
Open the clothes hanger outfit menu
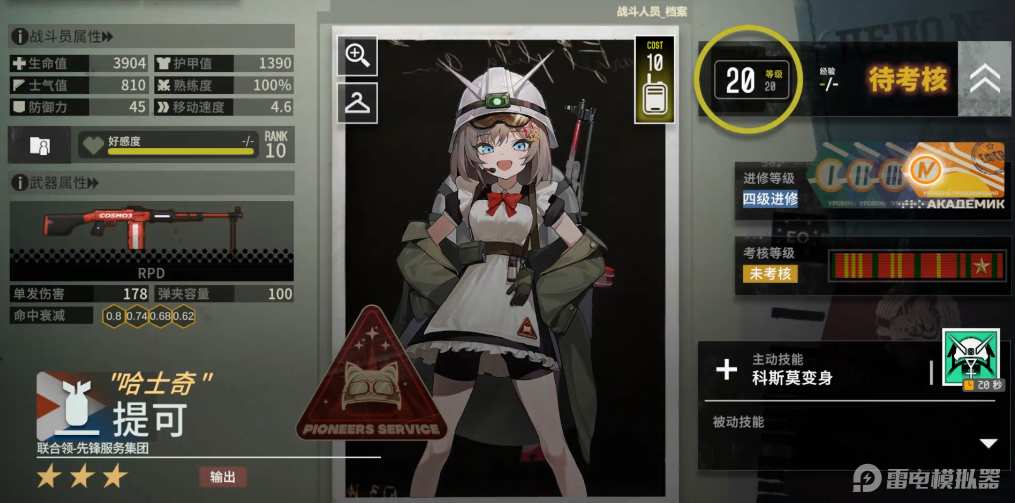tap(358, 102)
